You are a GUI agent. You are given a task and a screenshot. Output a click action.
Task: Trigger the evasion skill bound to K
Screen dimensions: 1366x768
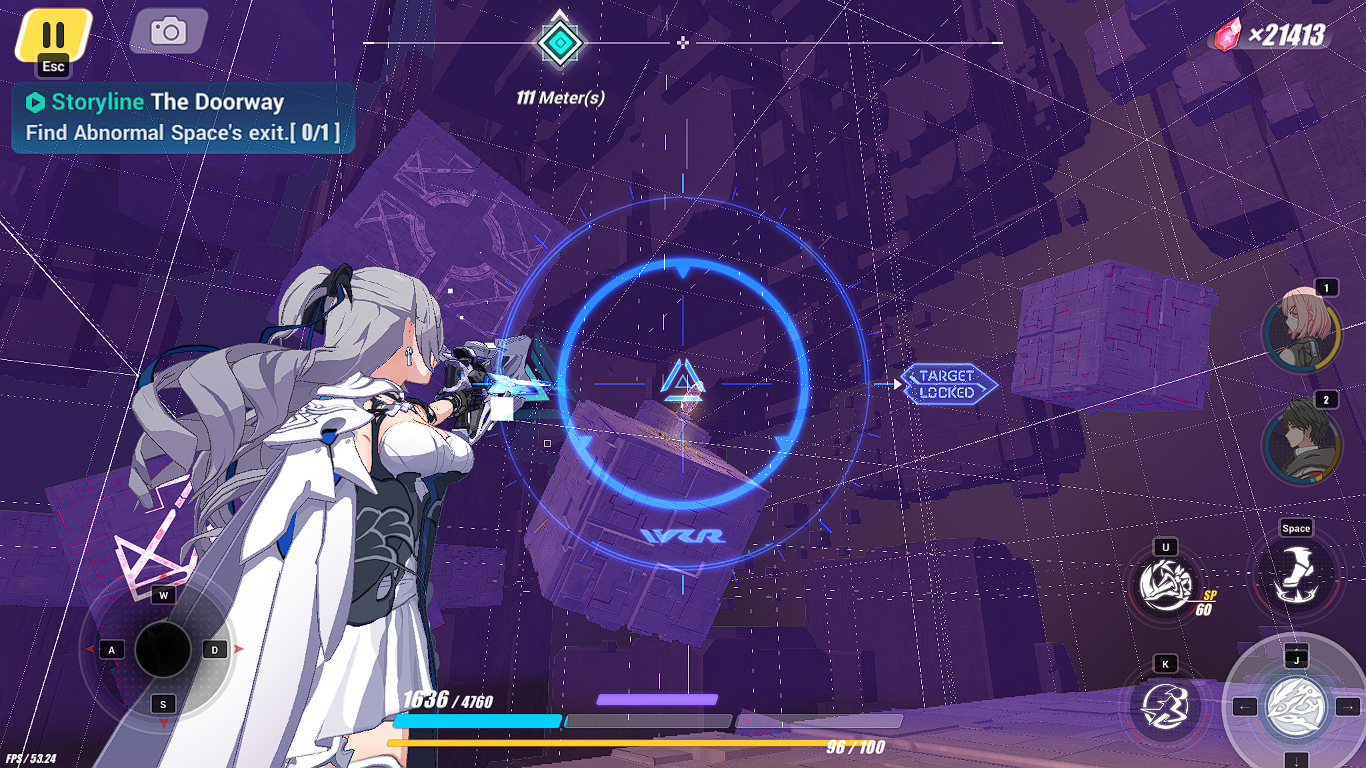click(x=1163, y=706)
